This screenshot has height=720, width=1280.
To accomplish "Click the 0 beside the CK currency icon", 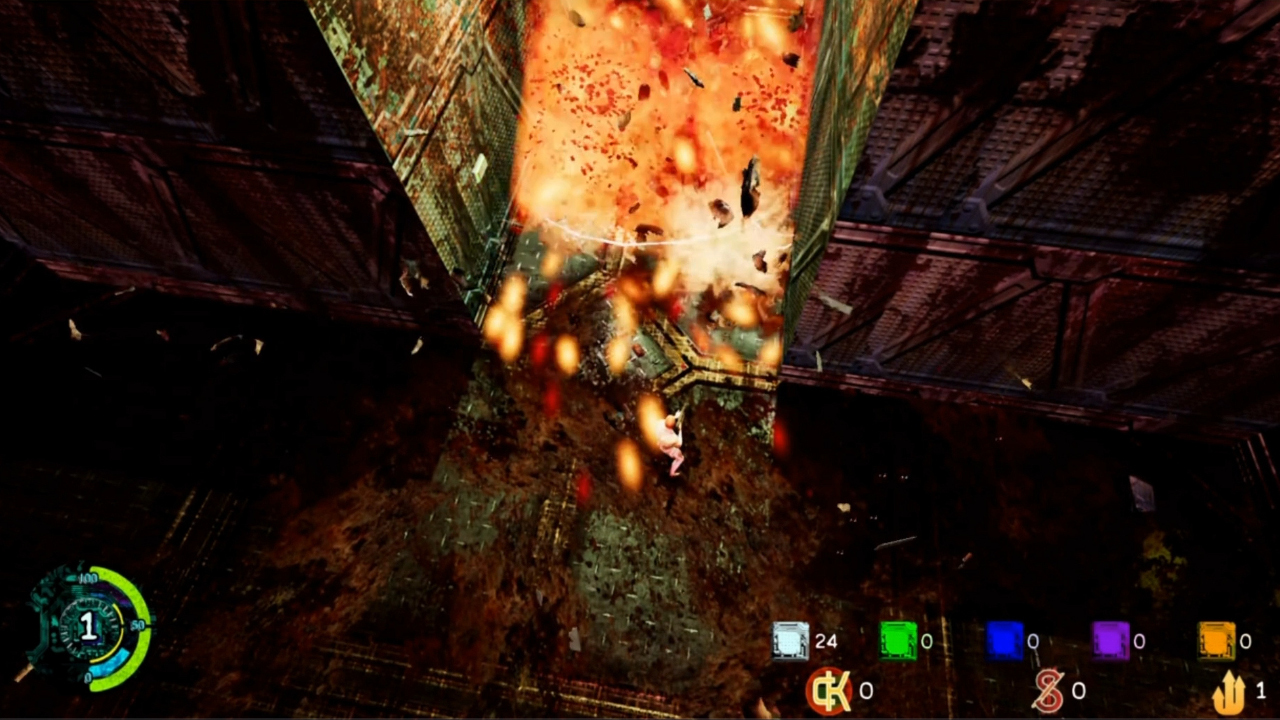I will click(864, 691).
